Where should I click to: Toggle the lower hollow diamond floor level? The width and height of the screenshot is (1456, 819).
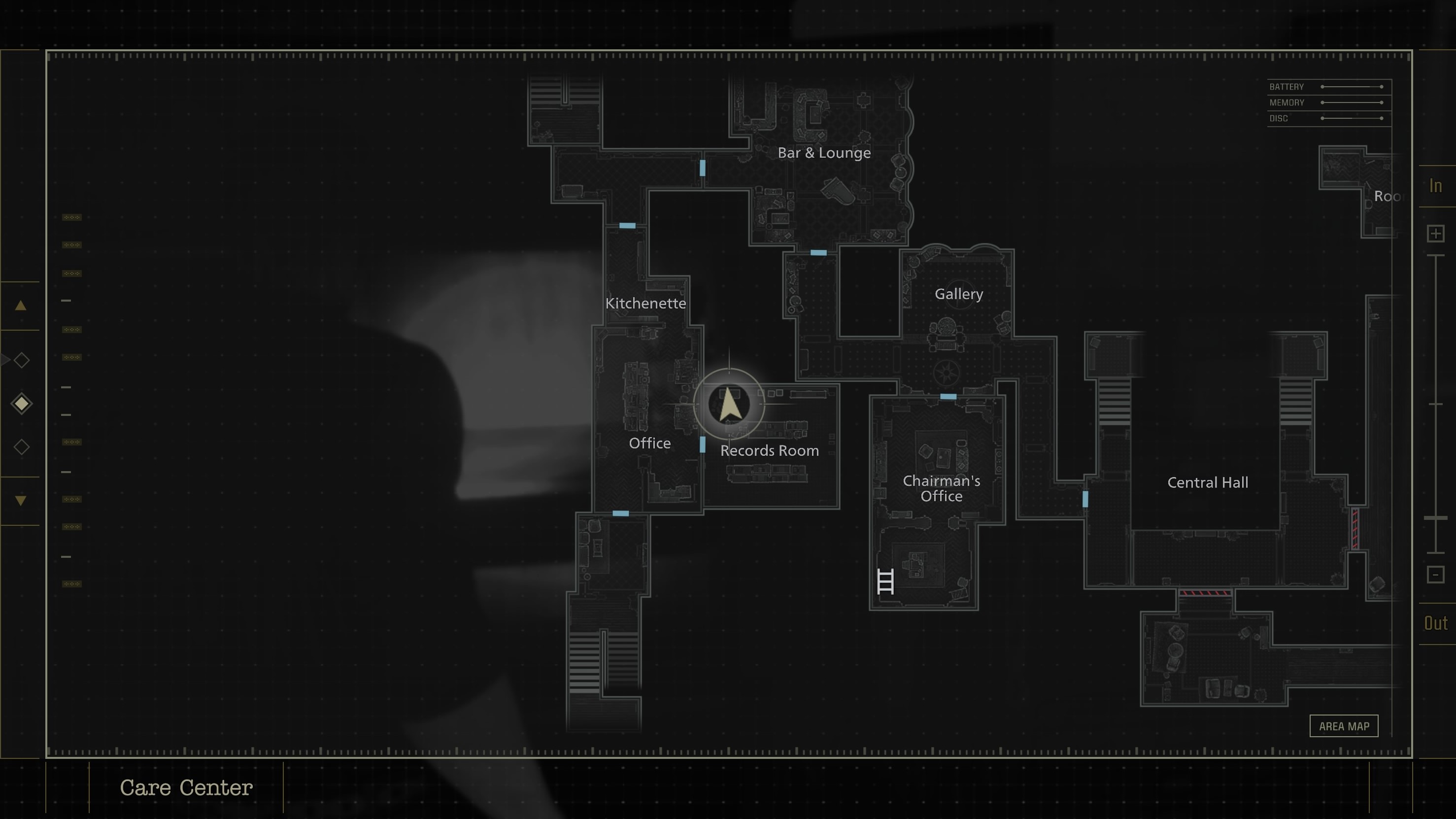(22, 446)
